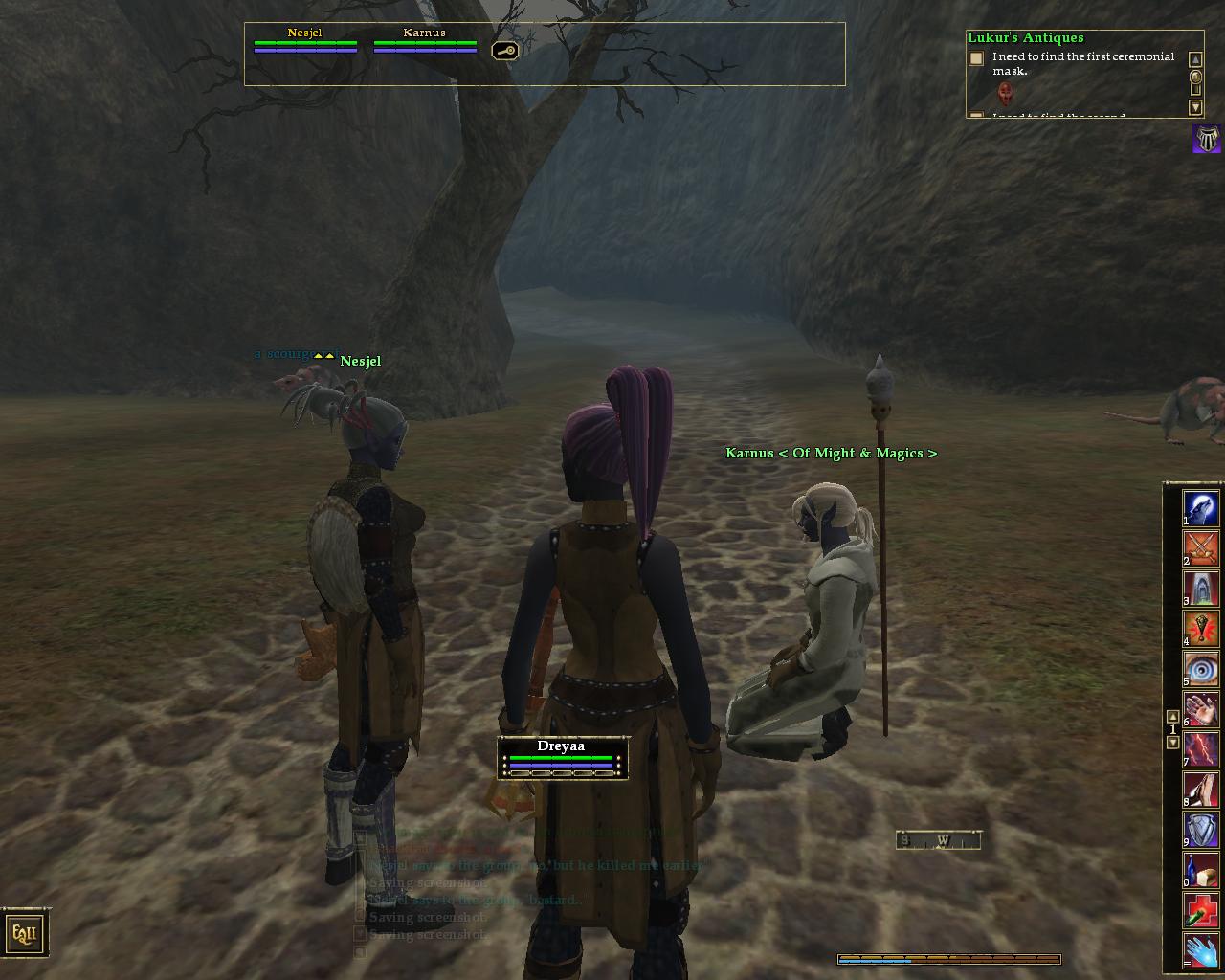Click the purple armor buff icon

pos(1207,140)
